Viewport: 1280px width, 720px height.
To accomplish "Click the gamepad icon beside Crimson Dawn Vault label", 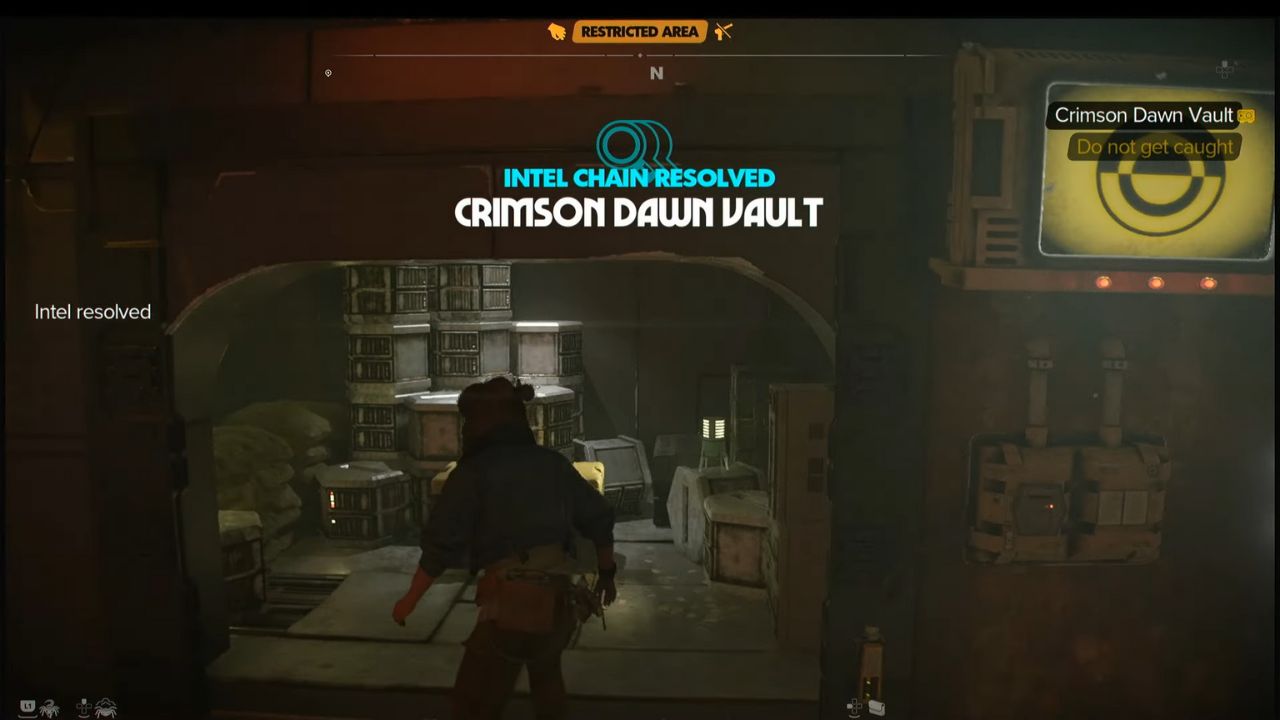I will 1244,115.
